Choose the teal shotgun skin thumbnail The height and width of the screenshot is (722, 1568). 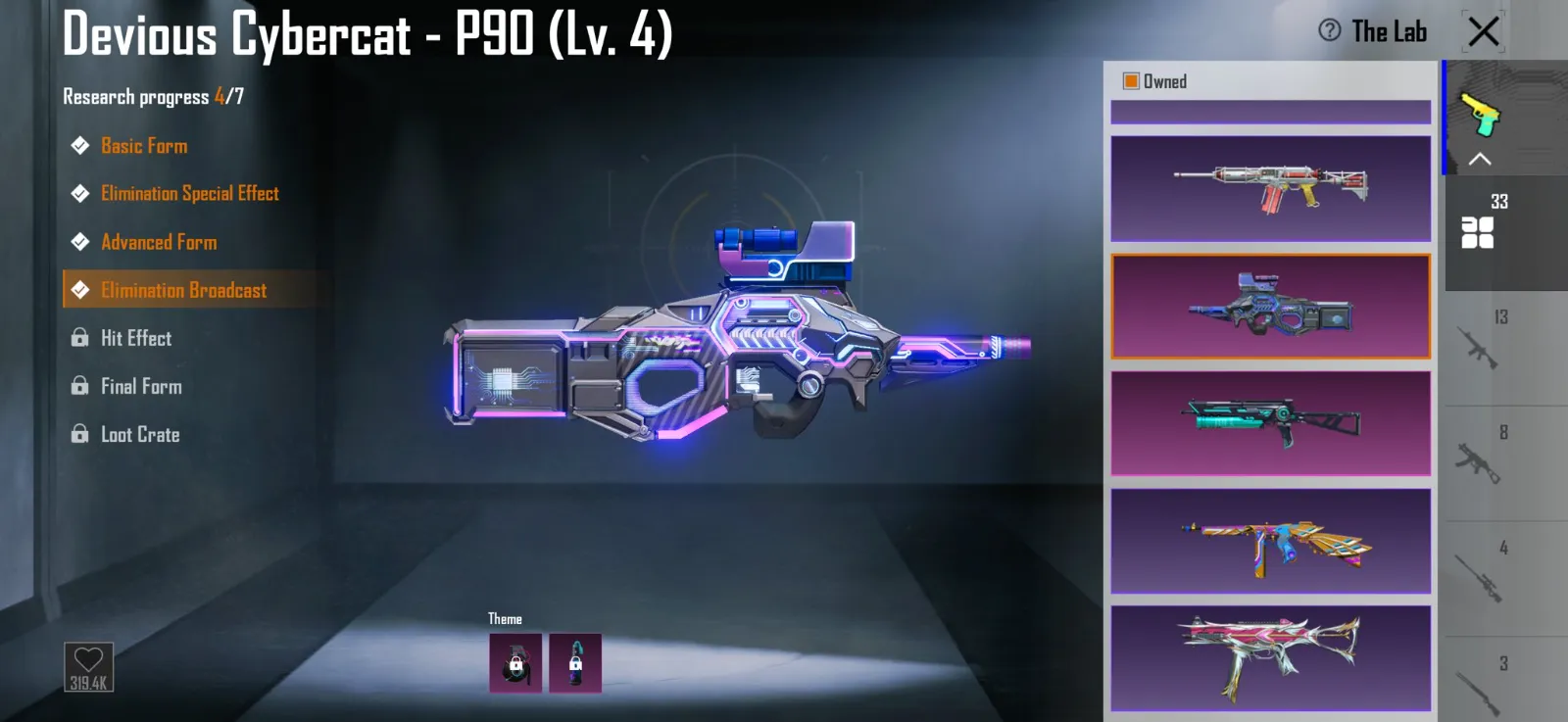click(1270, 423)
